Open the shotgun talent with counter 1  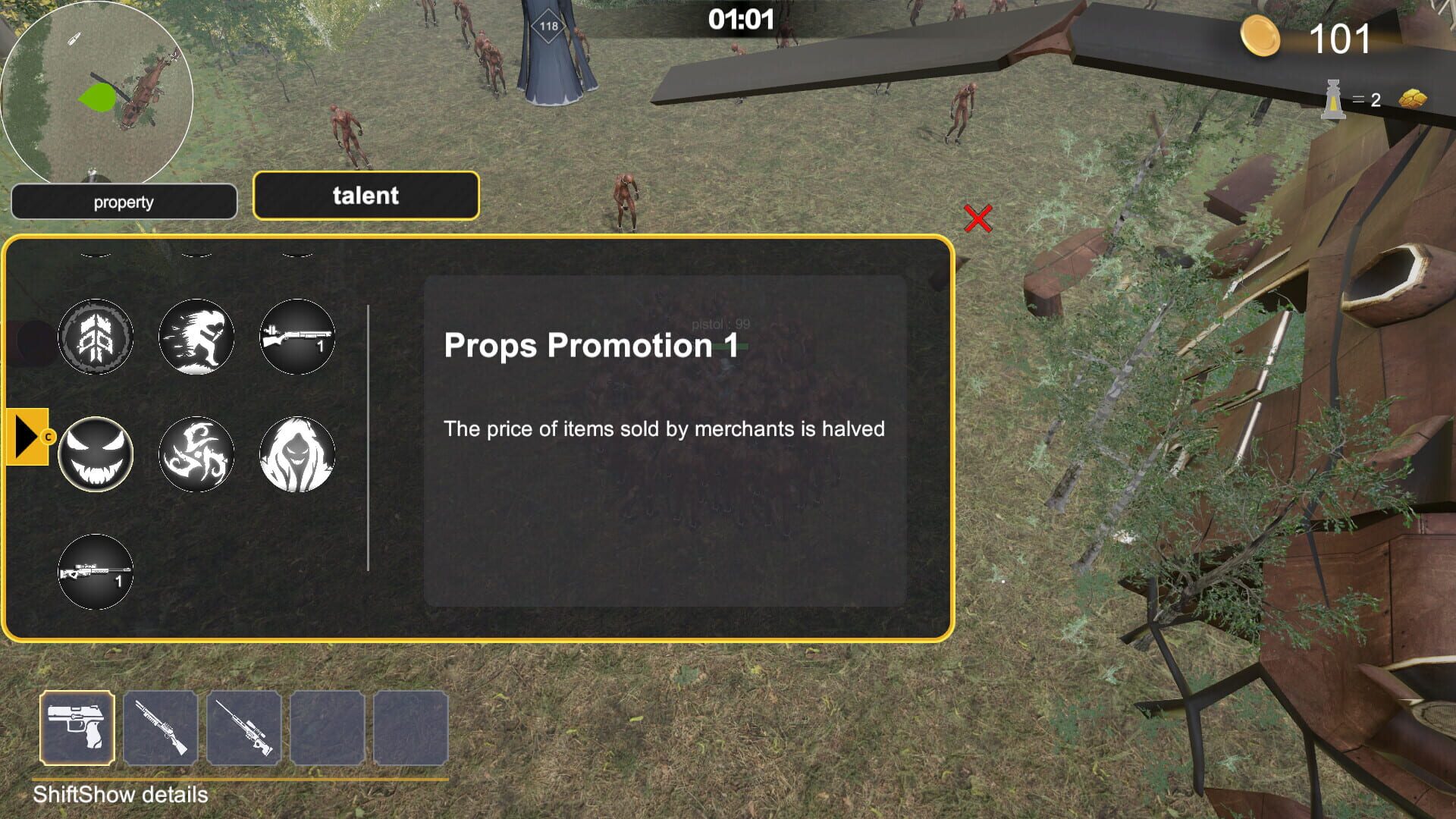[298, 337]
